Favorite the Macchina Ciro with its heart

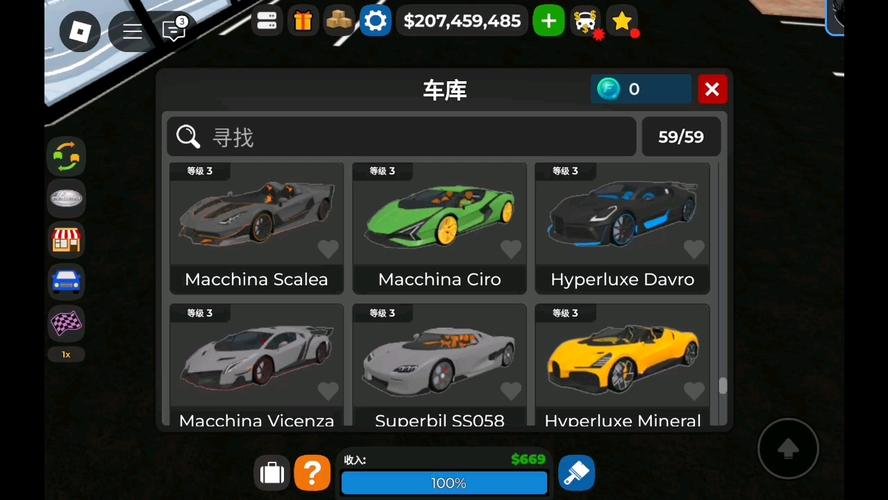pos(511,249)
